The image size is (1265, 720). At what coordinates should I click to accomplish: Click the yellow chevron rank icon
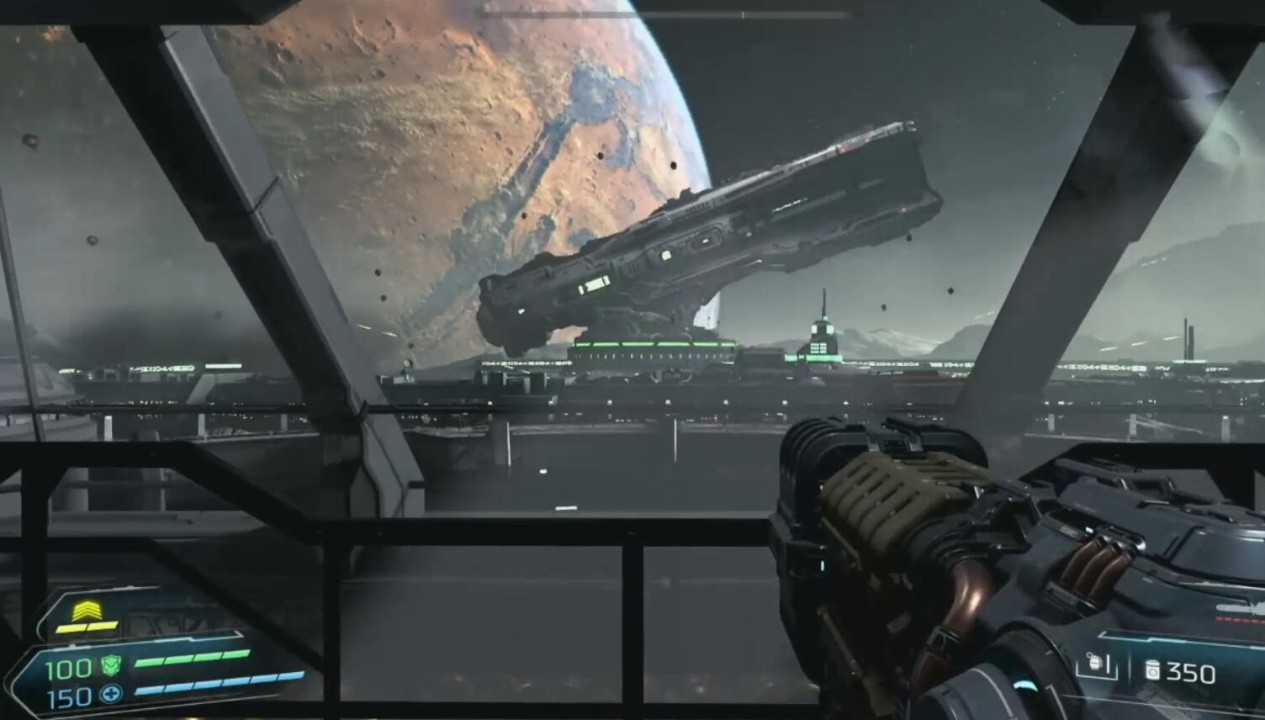(x=86, y=610)
